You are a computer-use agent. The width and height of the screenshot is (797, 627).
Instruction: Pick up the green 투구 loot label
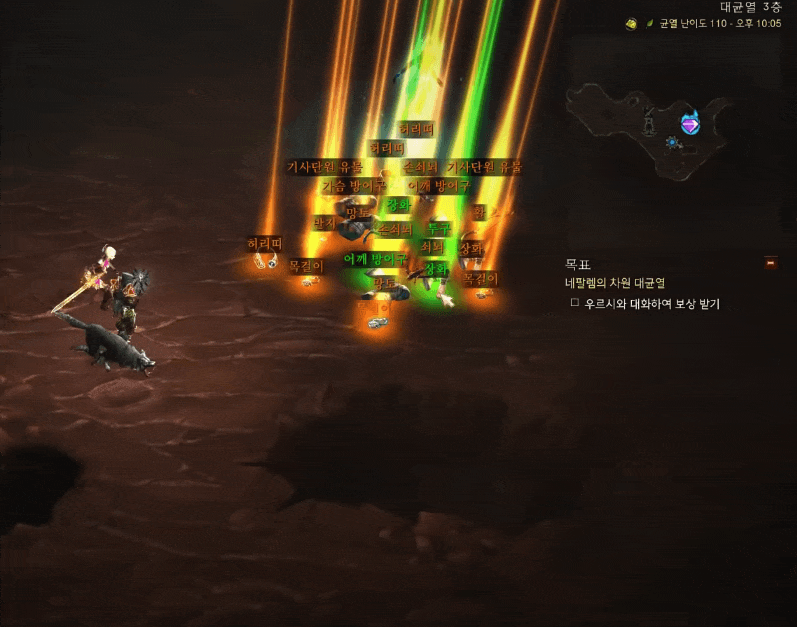(x=439, y=229)
